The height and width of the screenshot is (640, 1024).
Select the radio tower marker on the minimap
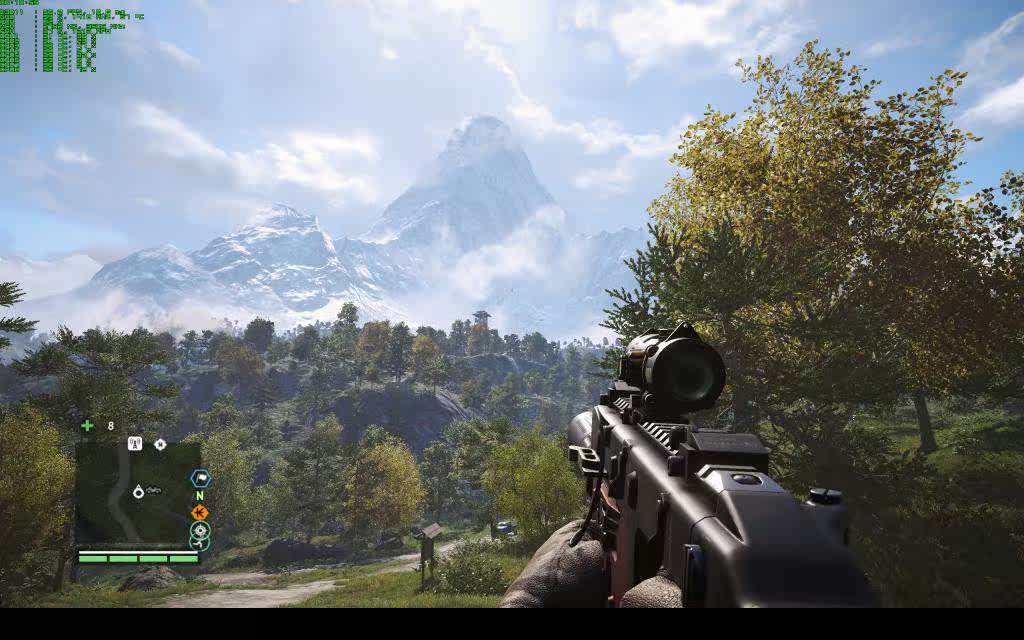[x=135, y=444]
